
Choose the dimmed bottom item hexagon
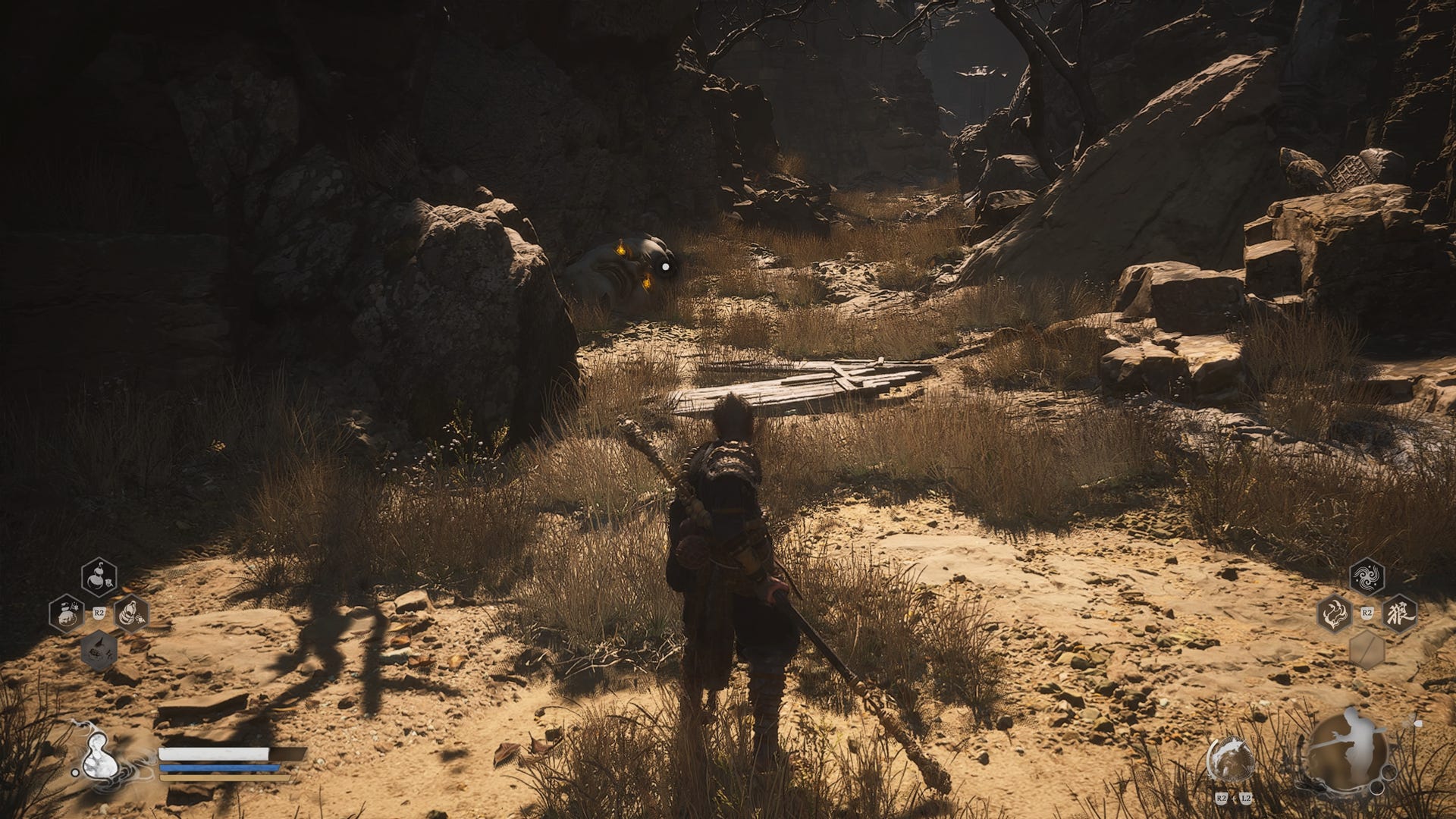point(99,651)
